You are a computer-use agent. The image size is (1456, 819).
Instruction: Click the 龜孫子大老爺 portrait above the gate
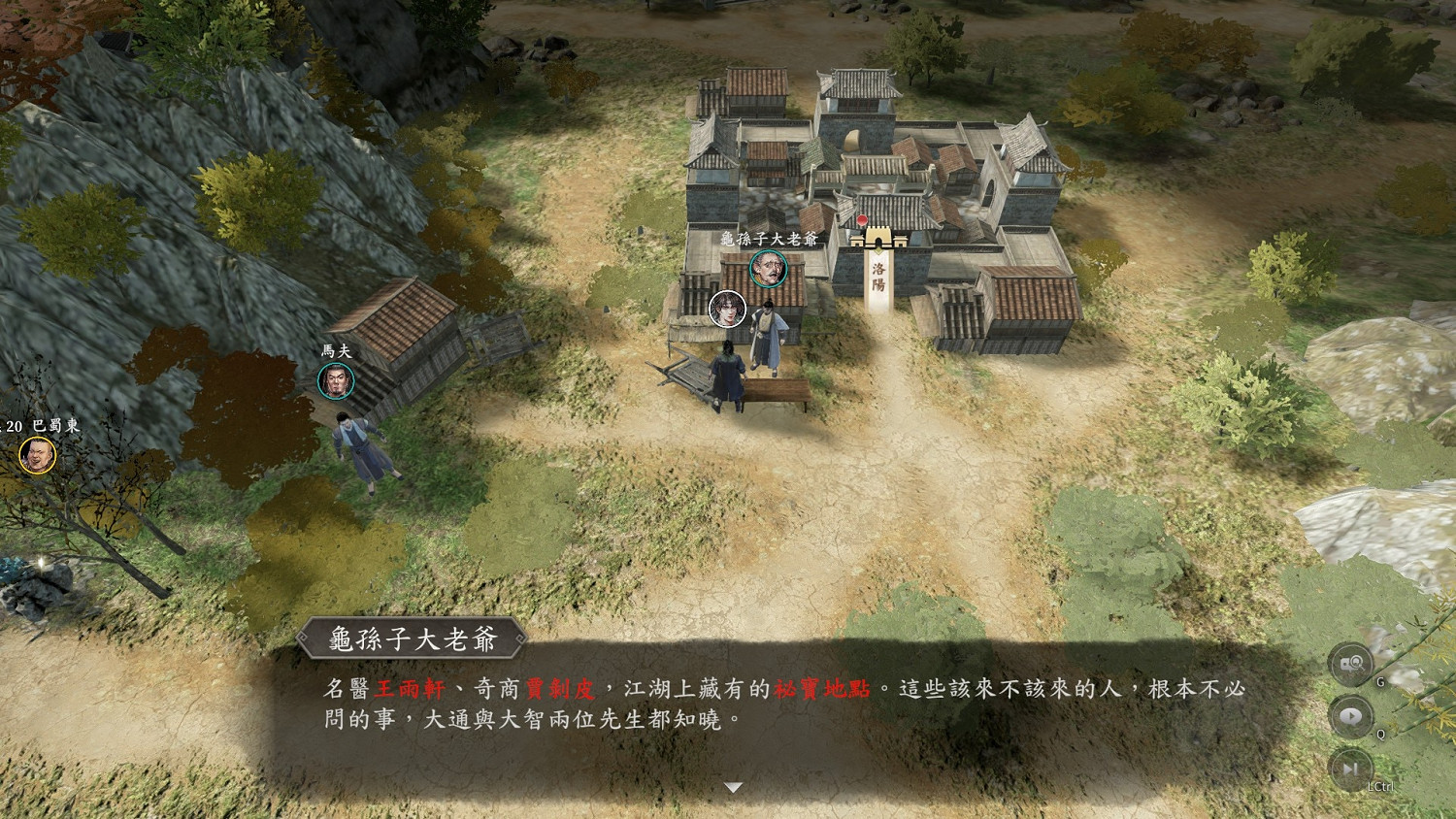point(768,268)
